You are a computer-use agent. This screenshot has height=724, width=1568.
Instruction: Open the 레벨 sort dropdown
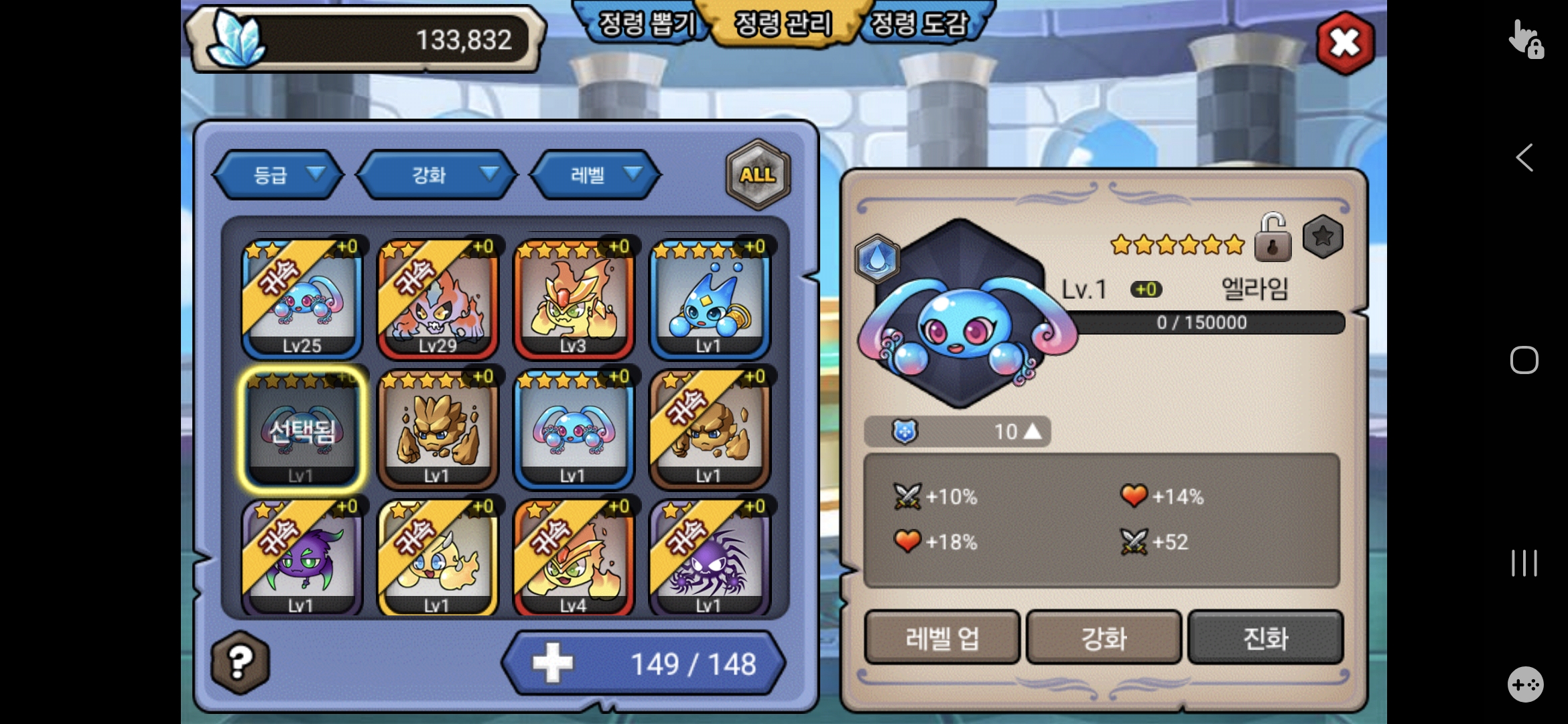tap(596, 175)
